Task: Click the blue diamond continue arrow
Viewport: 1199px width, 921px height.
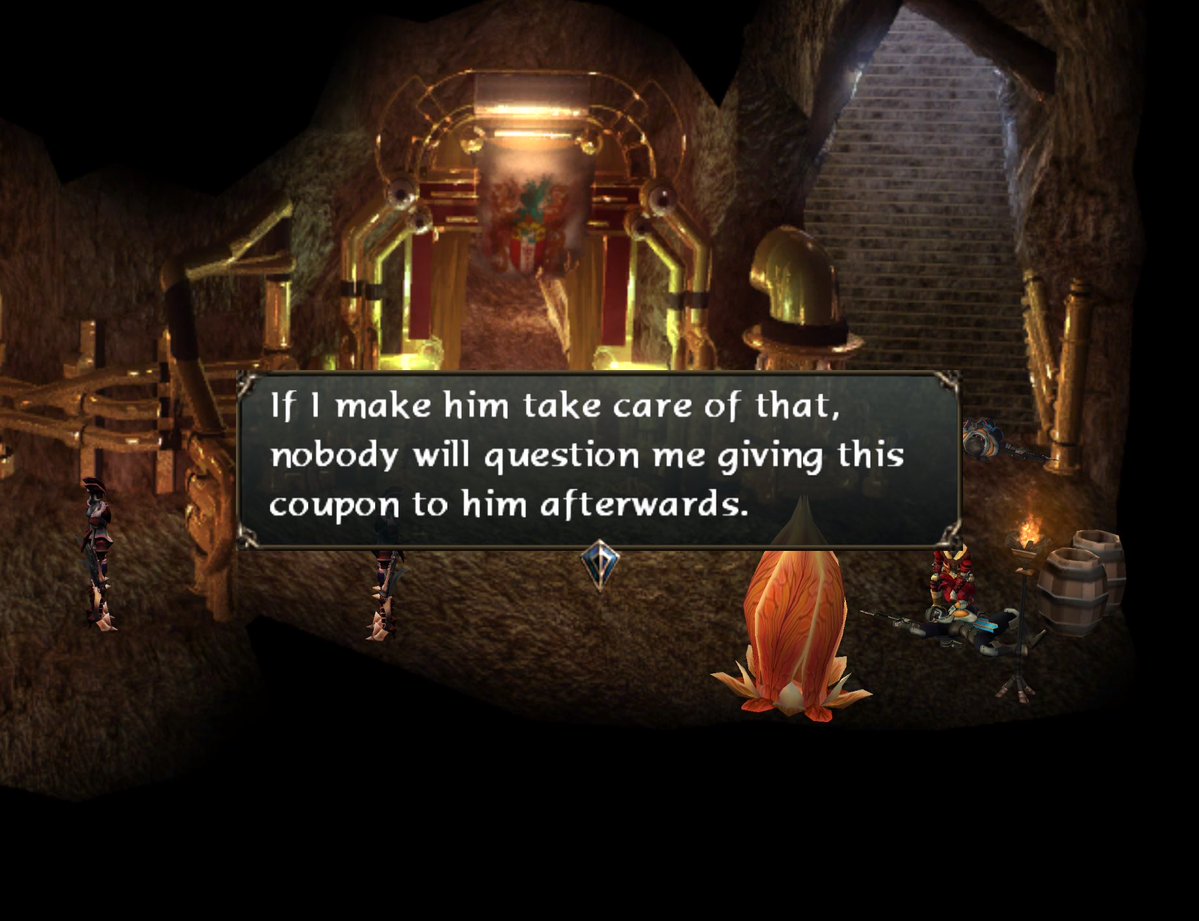Action: coord(599,566)
